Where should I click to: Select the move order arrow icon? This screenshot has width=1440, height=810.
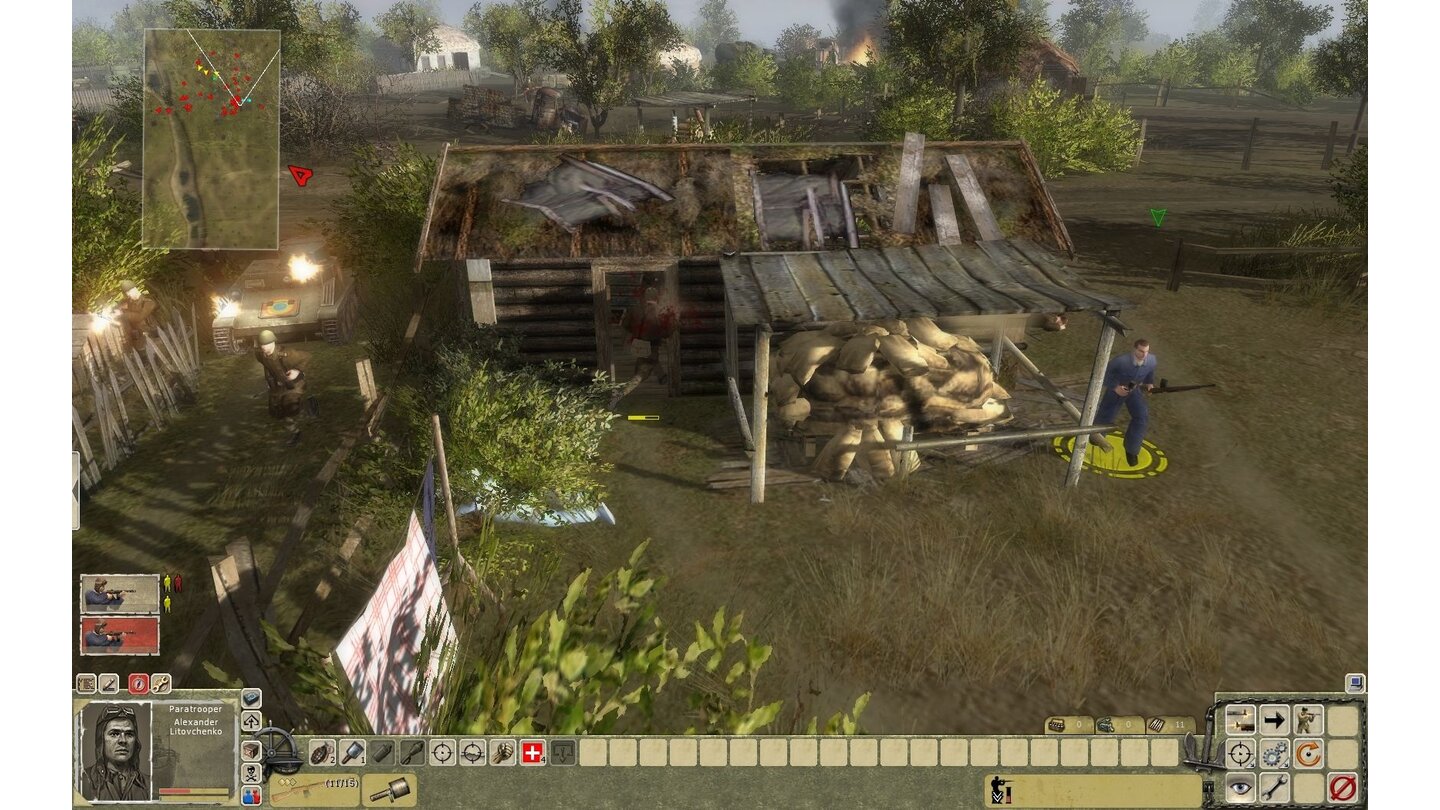(1275, 719)
